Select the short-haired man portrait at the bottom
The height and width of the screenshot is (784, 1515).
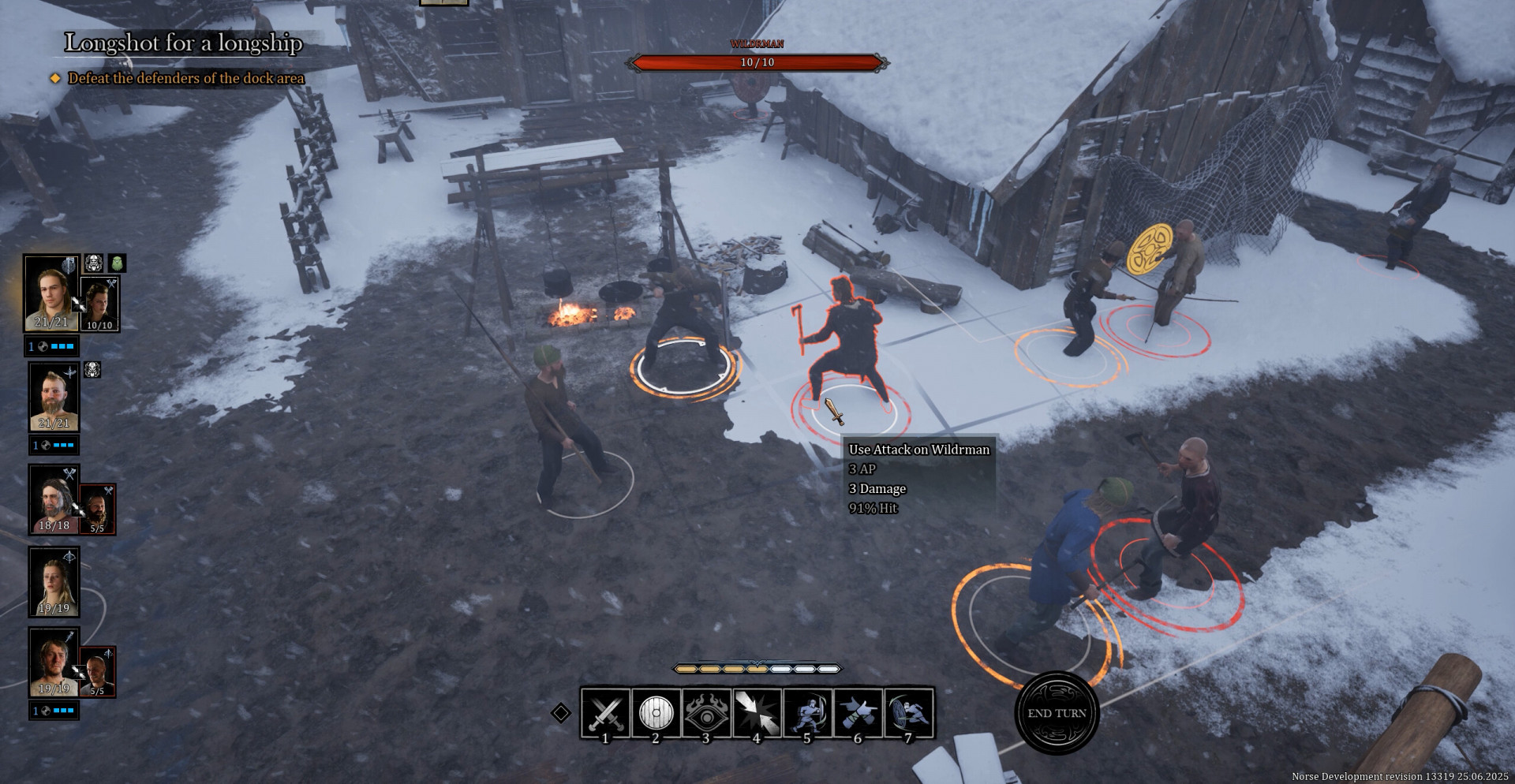(54, 662)
